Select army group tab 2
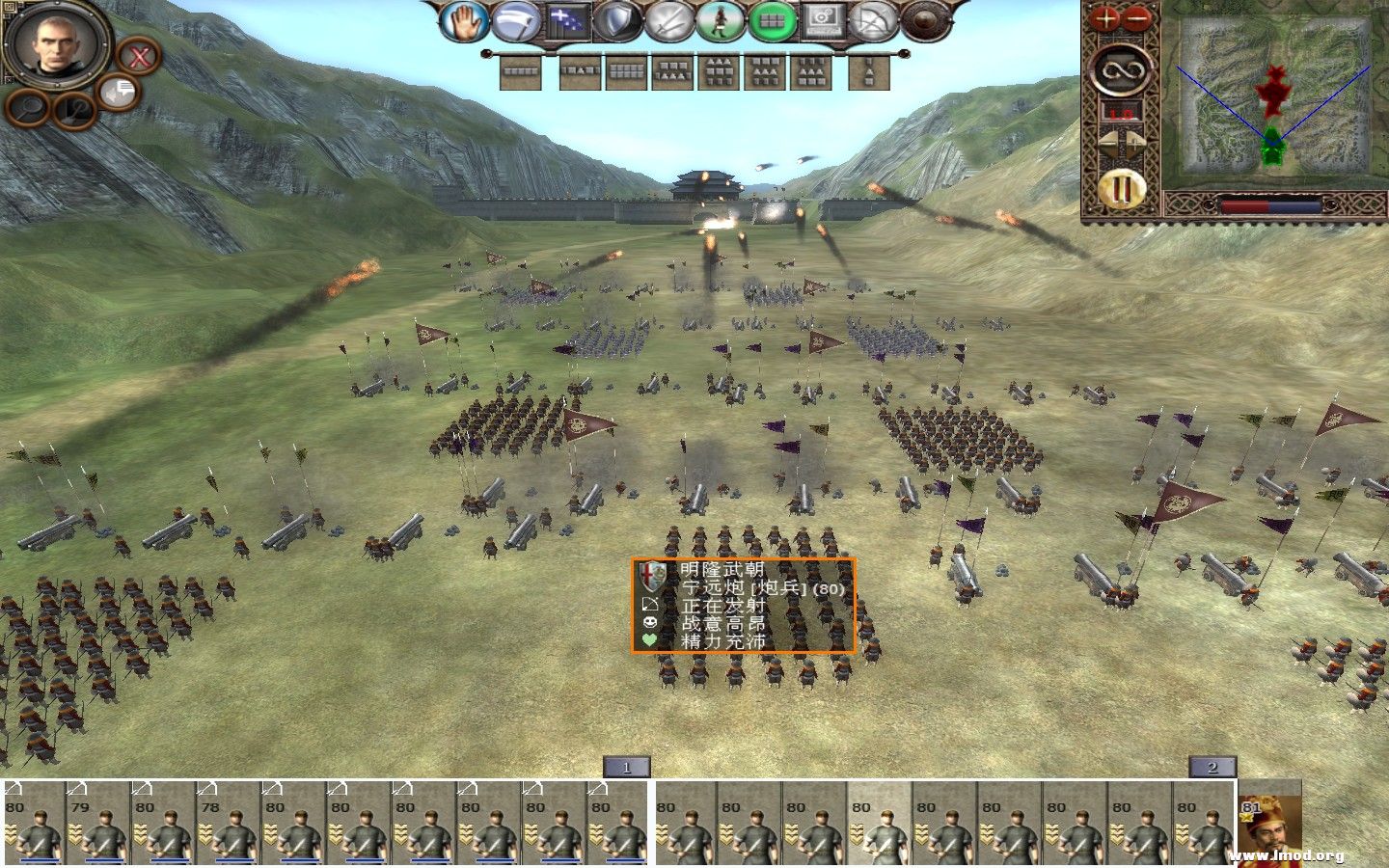Viewport: 1389px width, 868px height. (1212, 768)
